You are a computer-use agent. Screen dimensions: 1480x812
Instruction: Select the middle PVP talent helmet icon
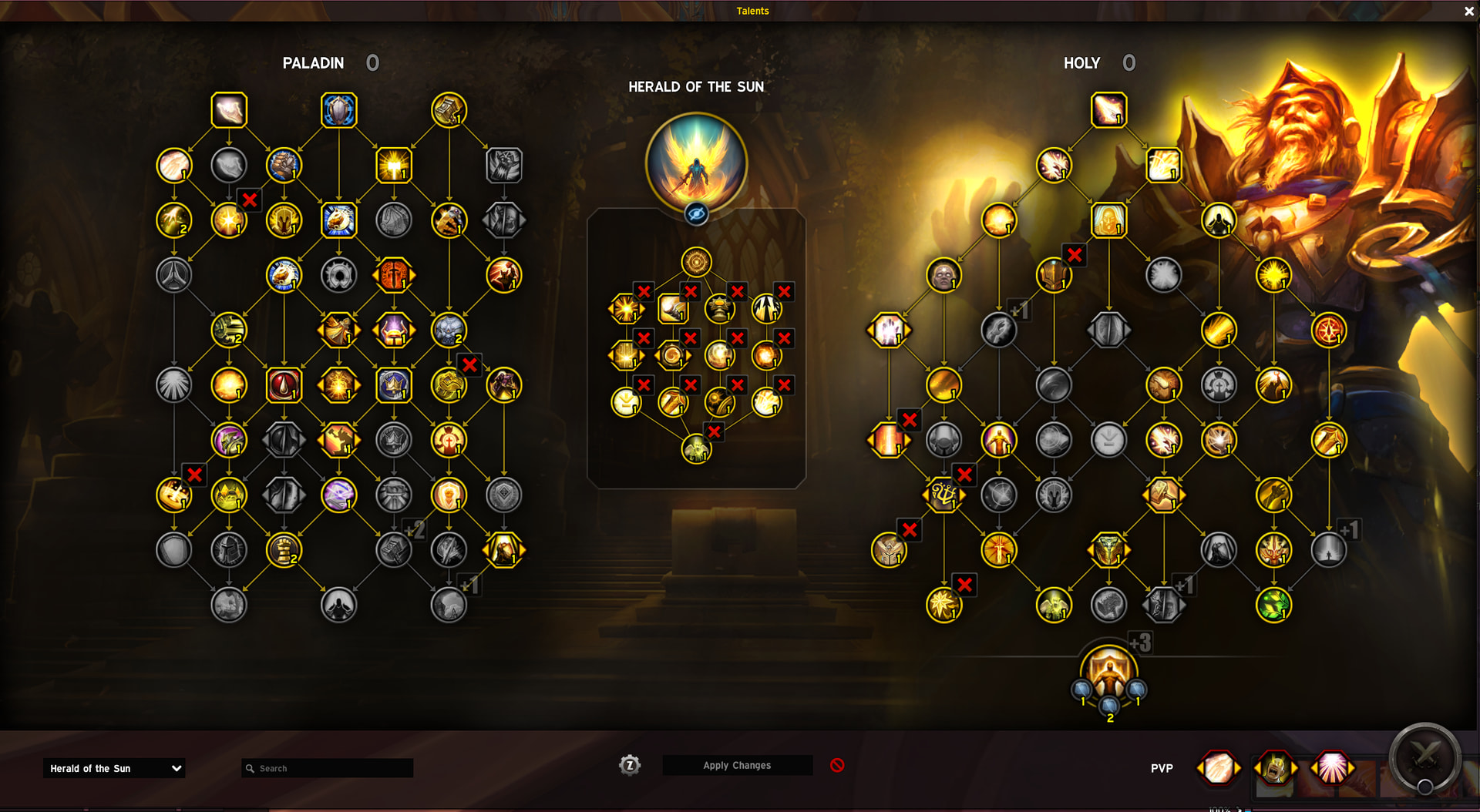tap(1275, 768)
